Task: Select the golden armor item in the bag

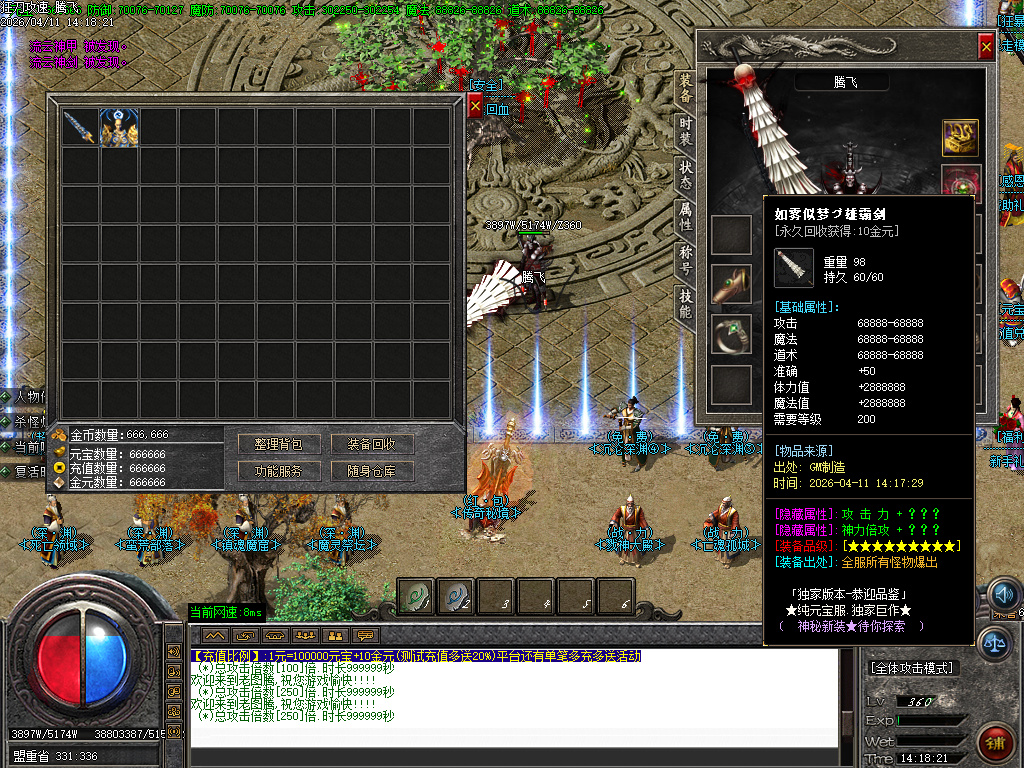Action: point(119,128)
